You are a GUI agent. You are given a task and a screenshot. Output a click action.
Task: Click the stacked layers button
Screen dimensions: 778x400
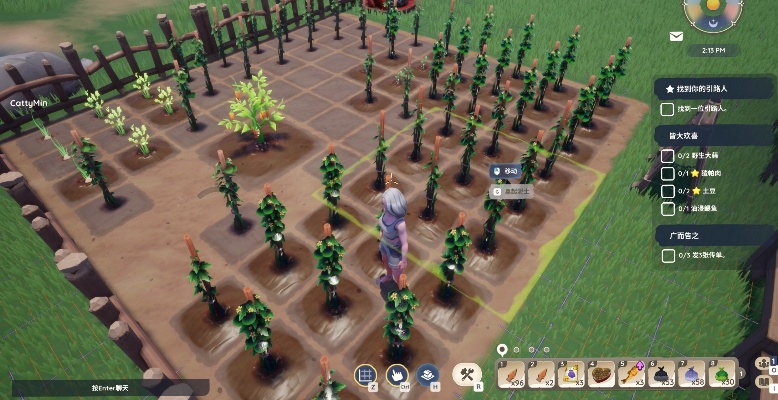[x=427, y=376]
